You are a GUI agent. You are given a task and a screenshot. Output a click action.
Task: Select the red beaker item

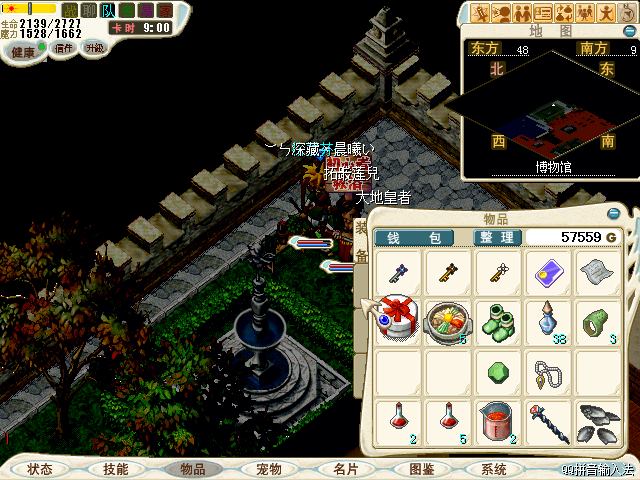(x=497, y=419)
